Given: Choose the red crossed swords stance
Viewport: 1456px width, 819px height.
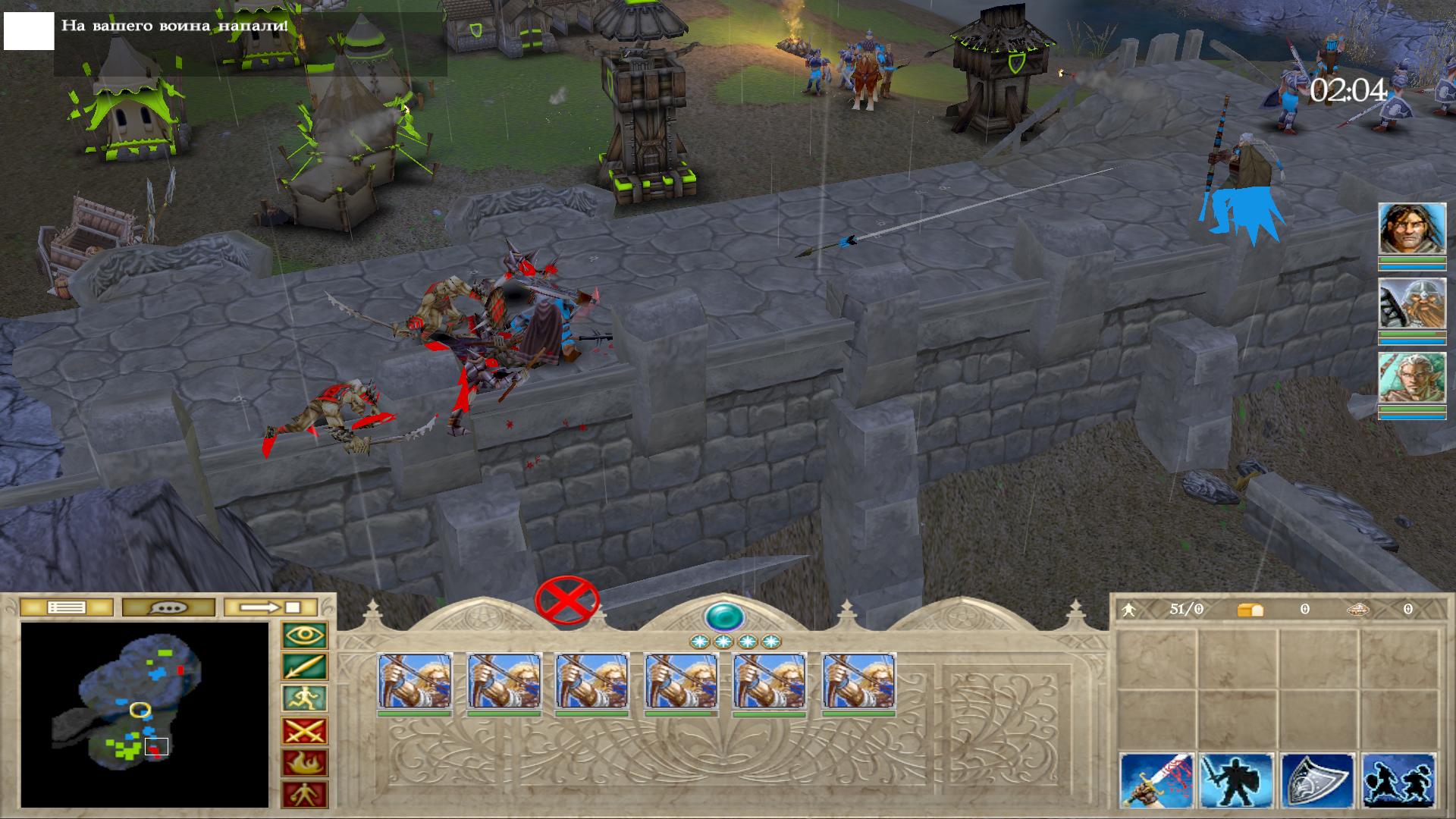Looking at the screenshot, I should click(305, 732).
